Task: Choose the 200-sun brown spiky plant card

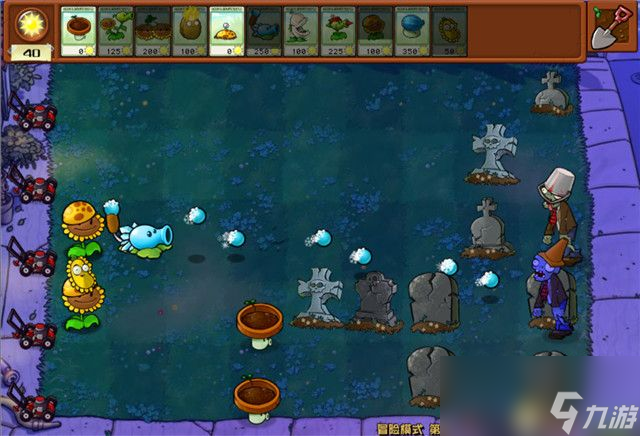Action: [x=152, y=31]
